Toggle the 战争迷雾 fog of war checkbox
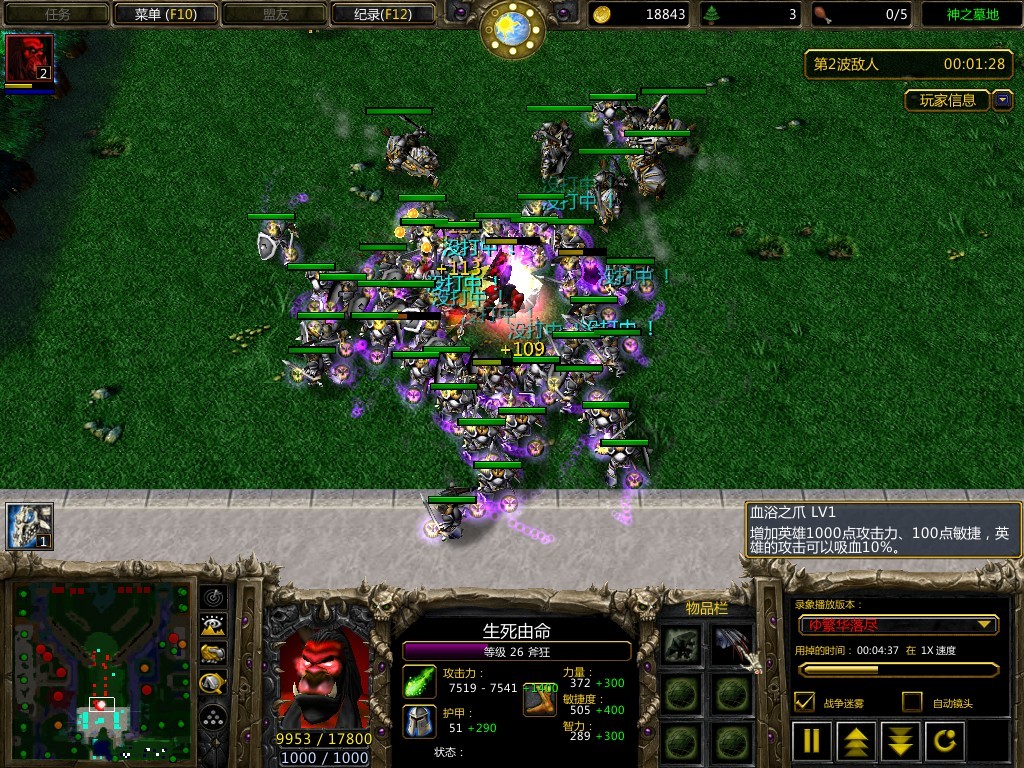1024x768 pixels. pos(803,702)
